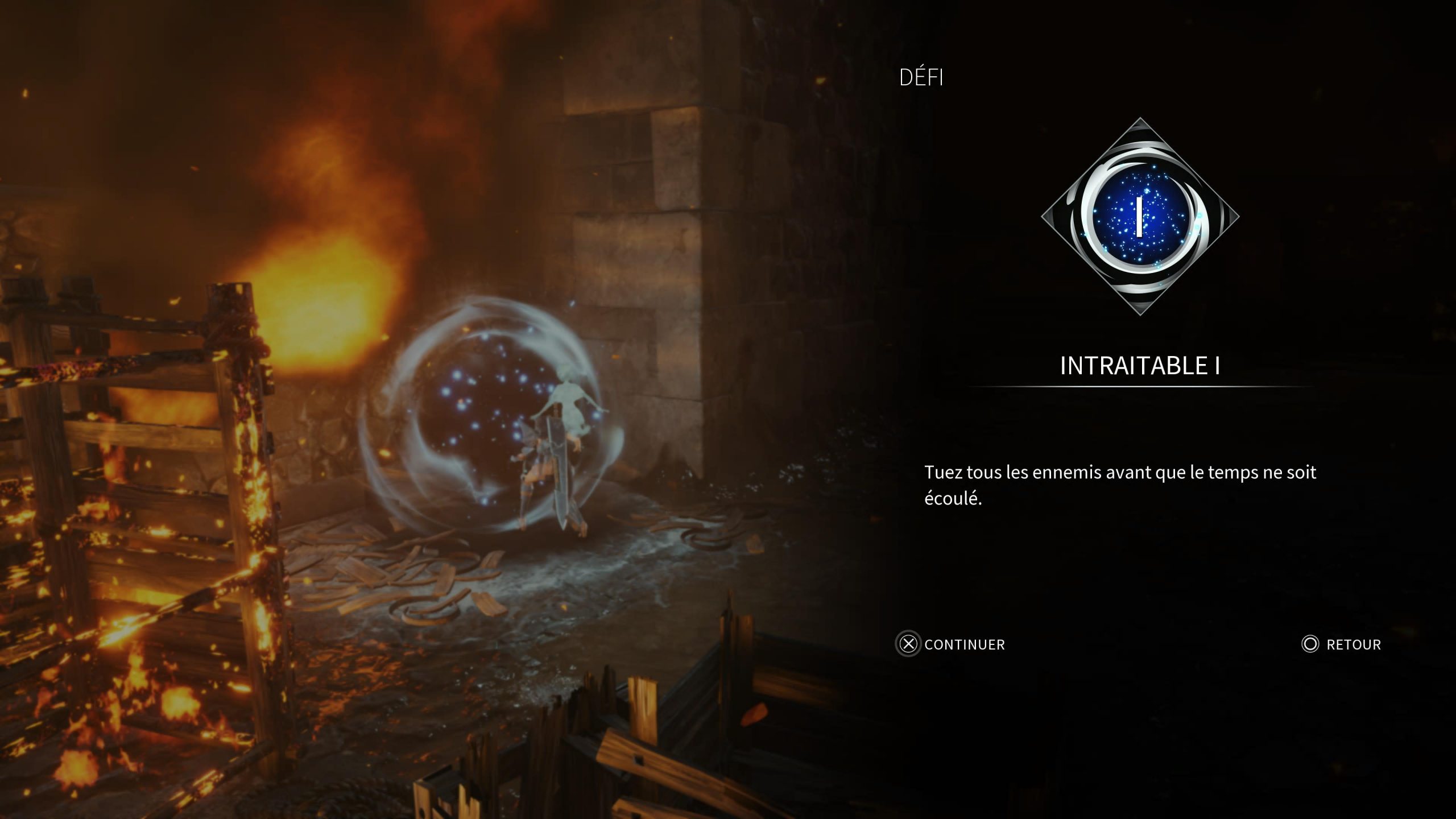Click the Intraitable I challenge emblem
Screen dimensions: 1456x819
click(1140, 217)
